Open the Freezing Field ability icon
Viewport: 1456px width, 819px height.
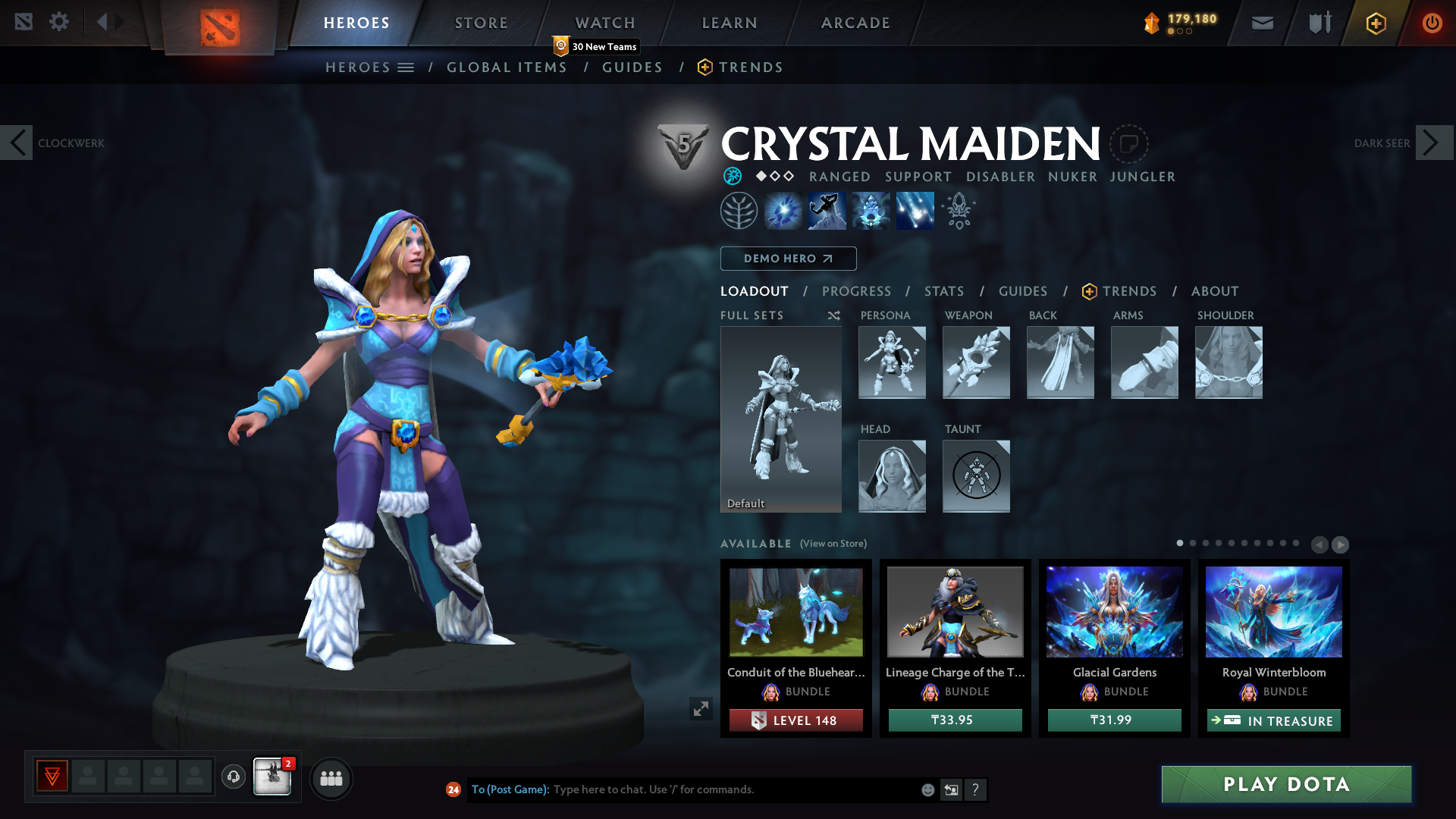point(915,210)
